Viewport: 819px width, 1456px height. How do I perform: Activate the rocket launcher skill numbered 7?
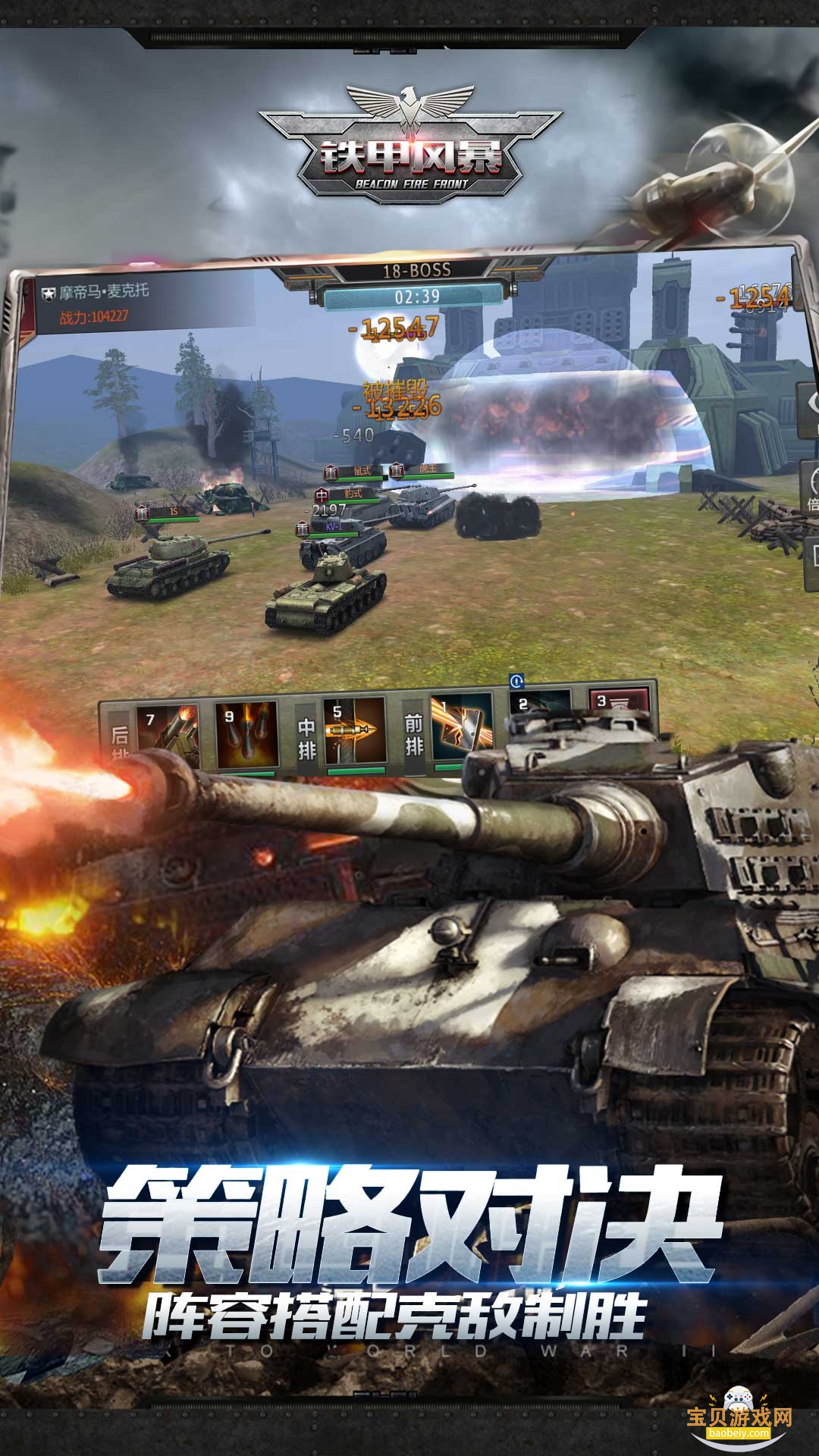168,731
